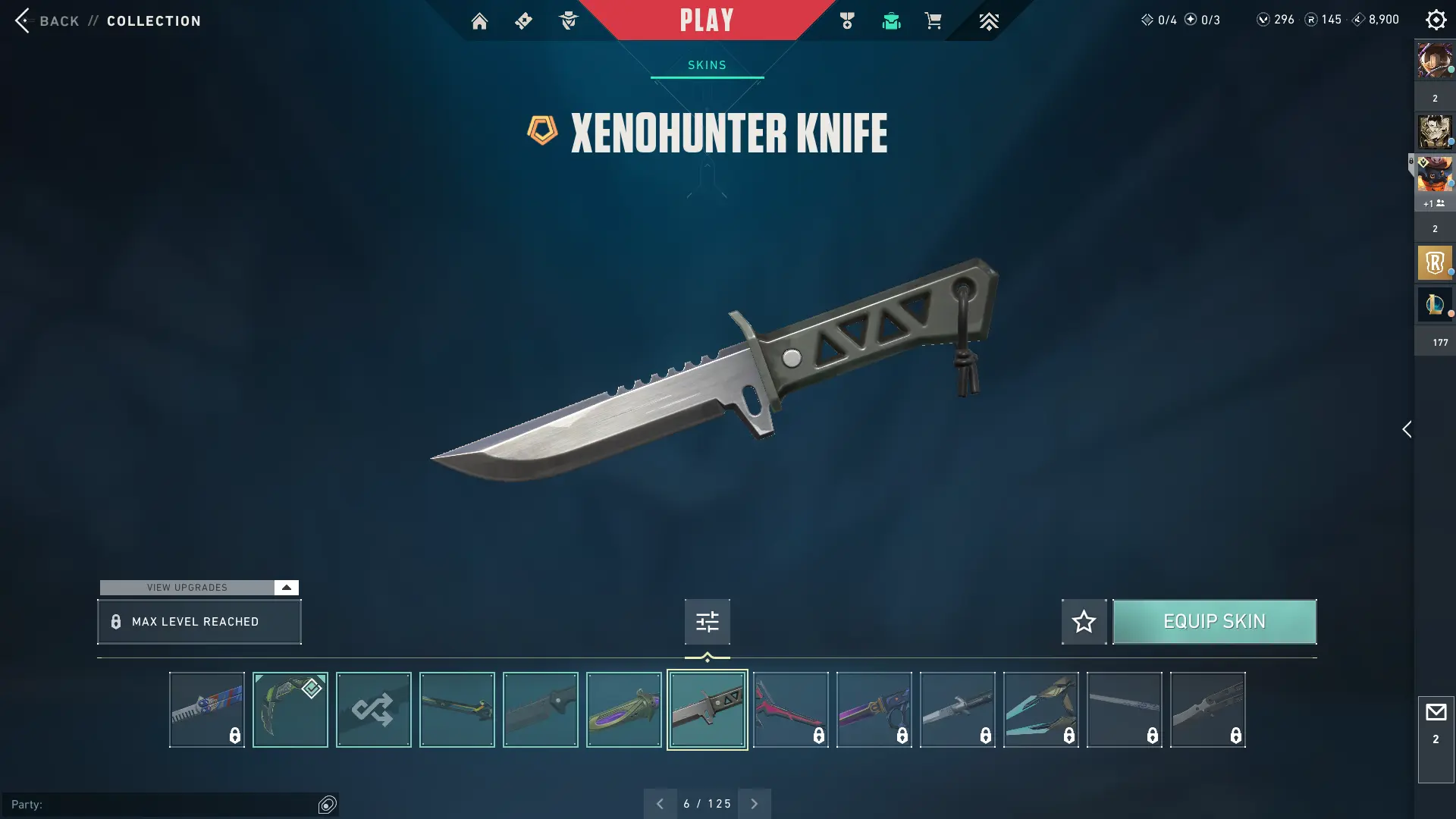Open the premium battlepass chevron icon
Image resolution: width=1456 pixels, height=819 pixels.
pyautogui.click(x=988, y=20)
